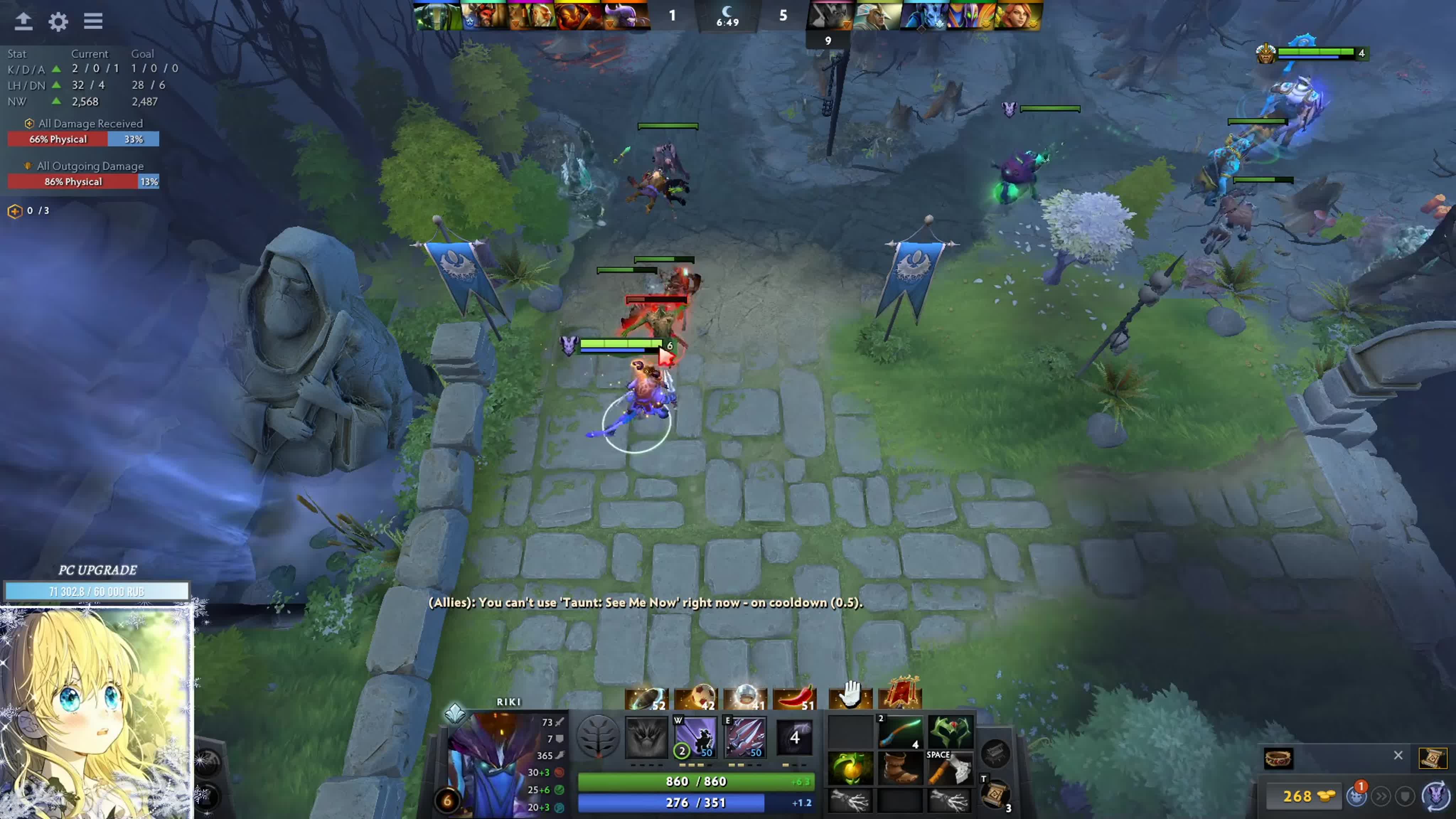1456x819 pixels.
Task: Open the talent tree
Action: (598, 737)
